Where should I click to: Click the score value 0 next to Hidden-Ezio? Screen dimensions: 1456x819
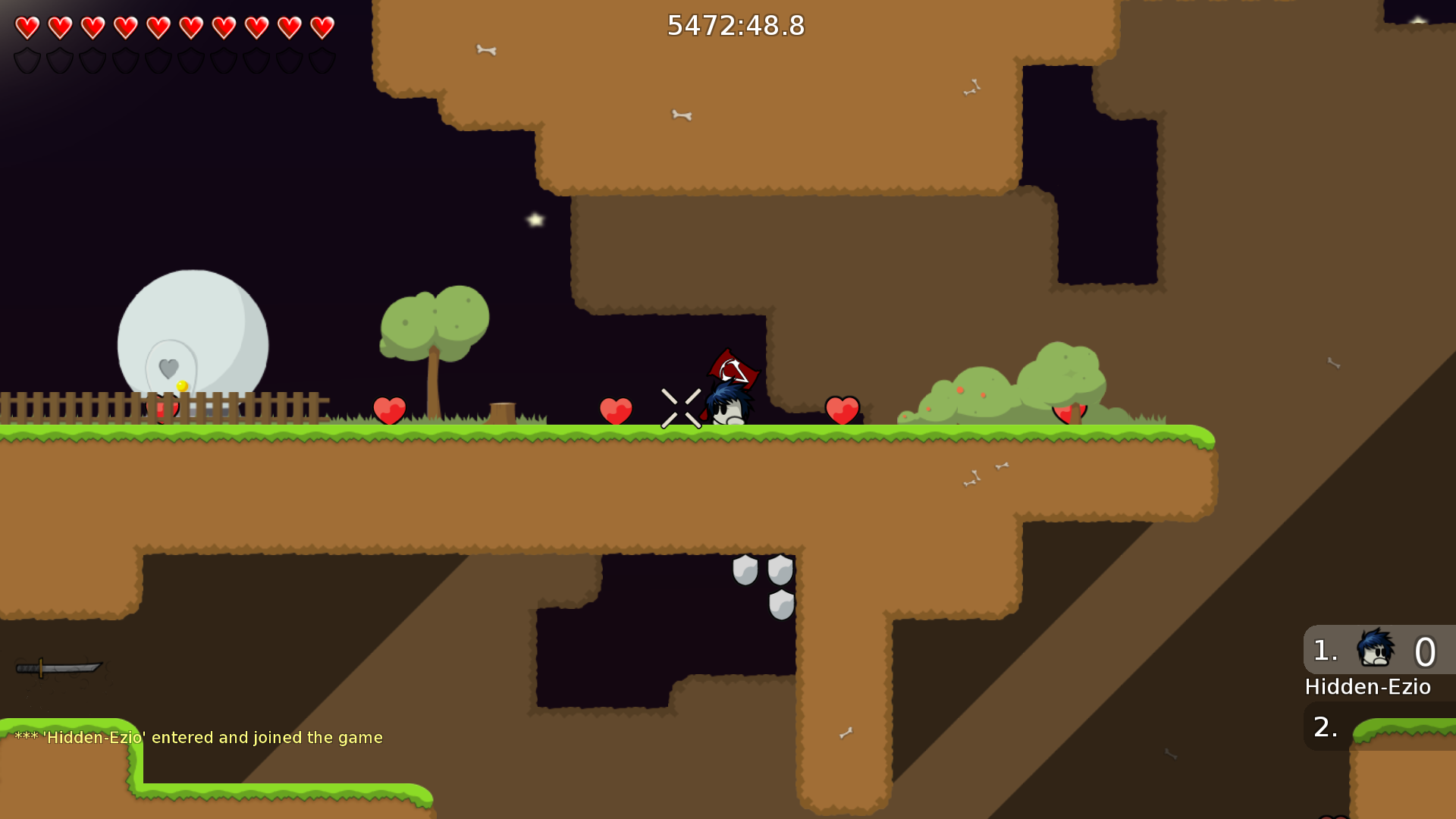pyautogui.click(x=1426, y=652)
